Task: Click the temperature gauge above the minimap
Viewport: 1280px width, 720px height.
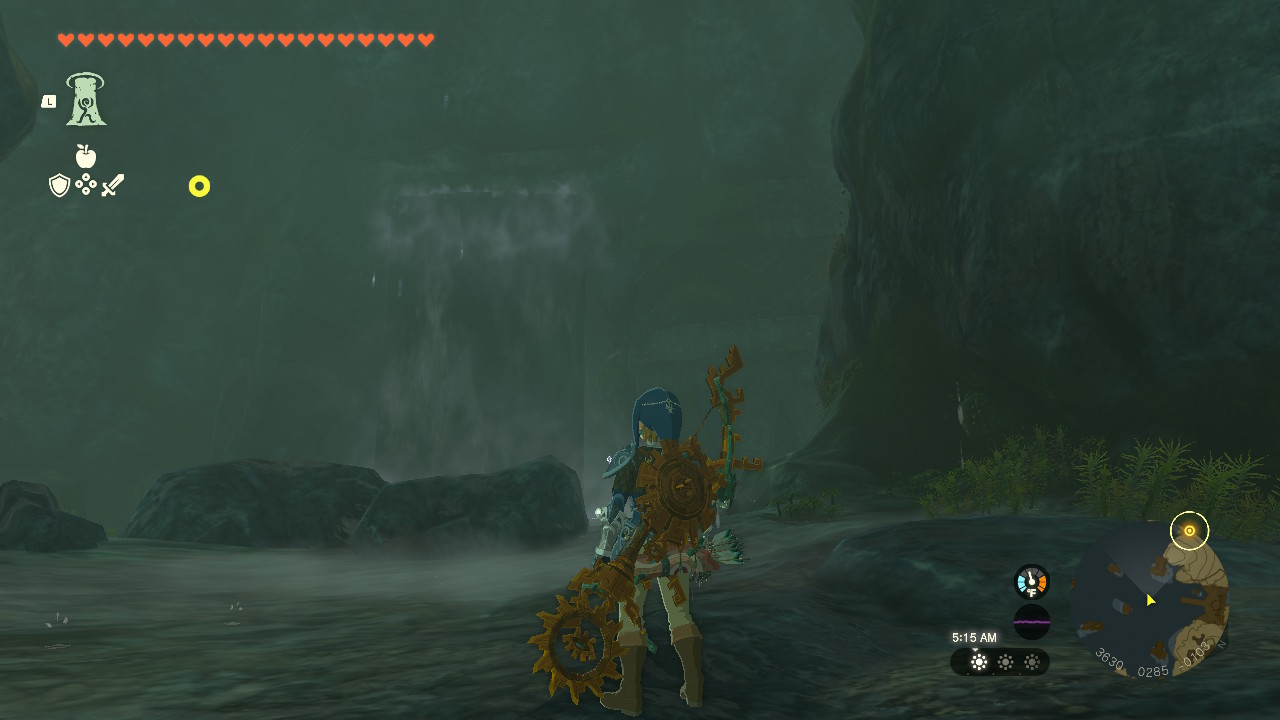Action: 1030,580
